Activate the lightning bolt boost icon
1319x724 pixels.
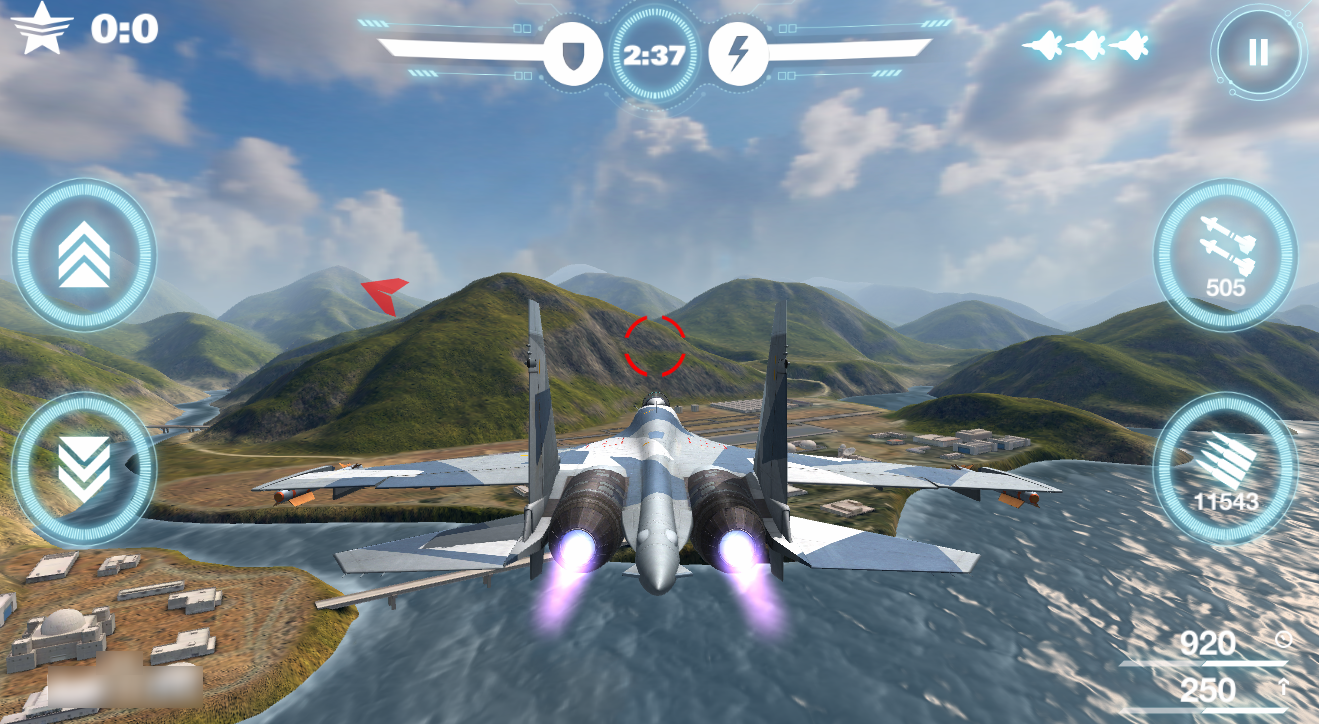tap(738, 54)
